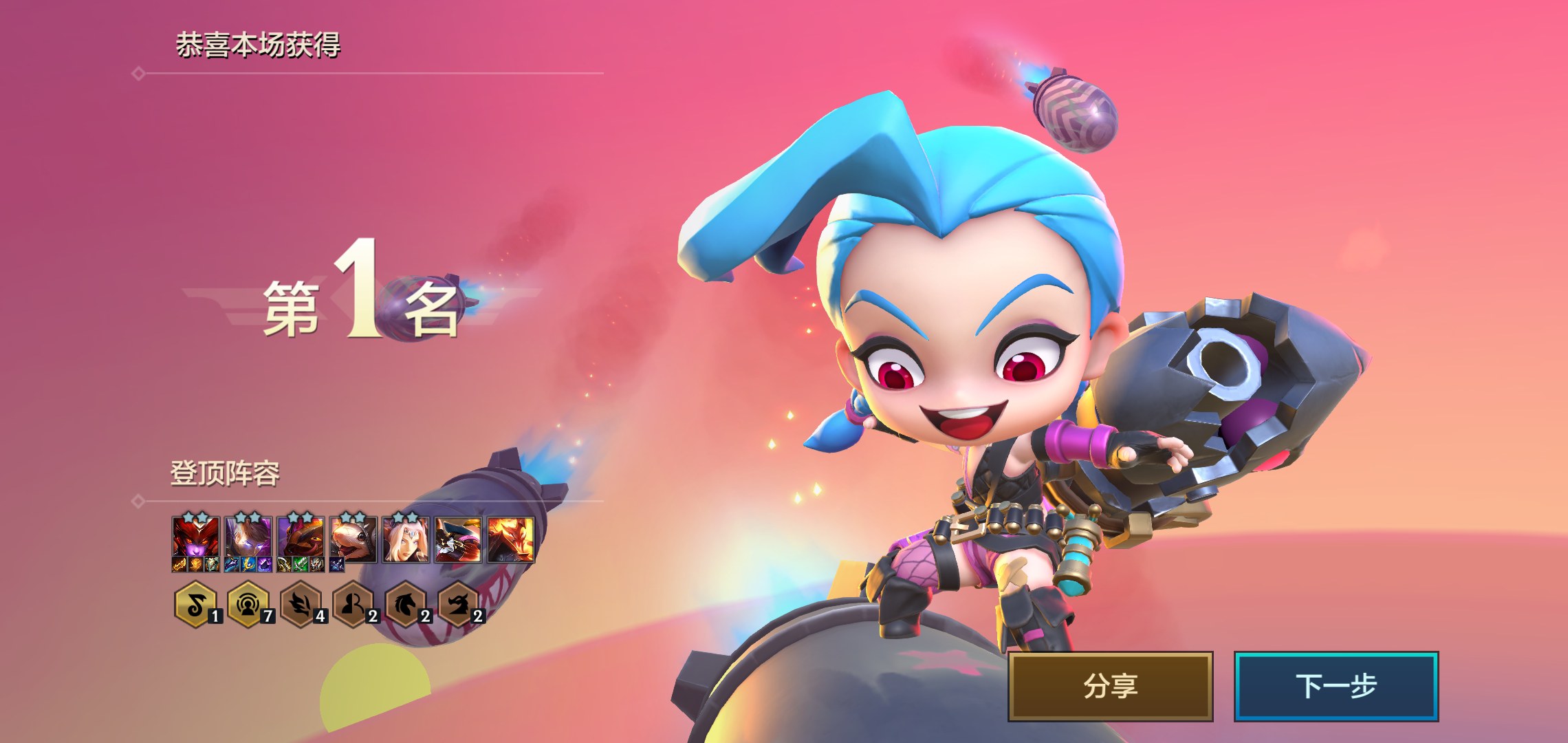Choose the blue pirate hat champion portrait

click(458, 539)
